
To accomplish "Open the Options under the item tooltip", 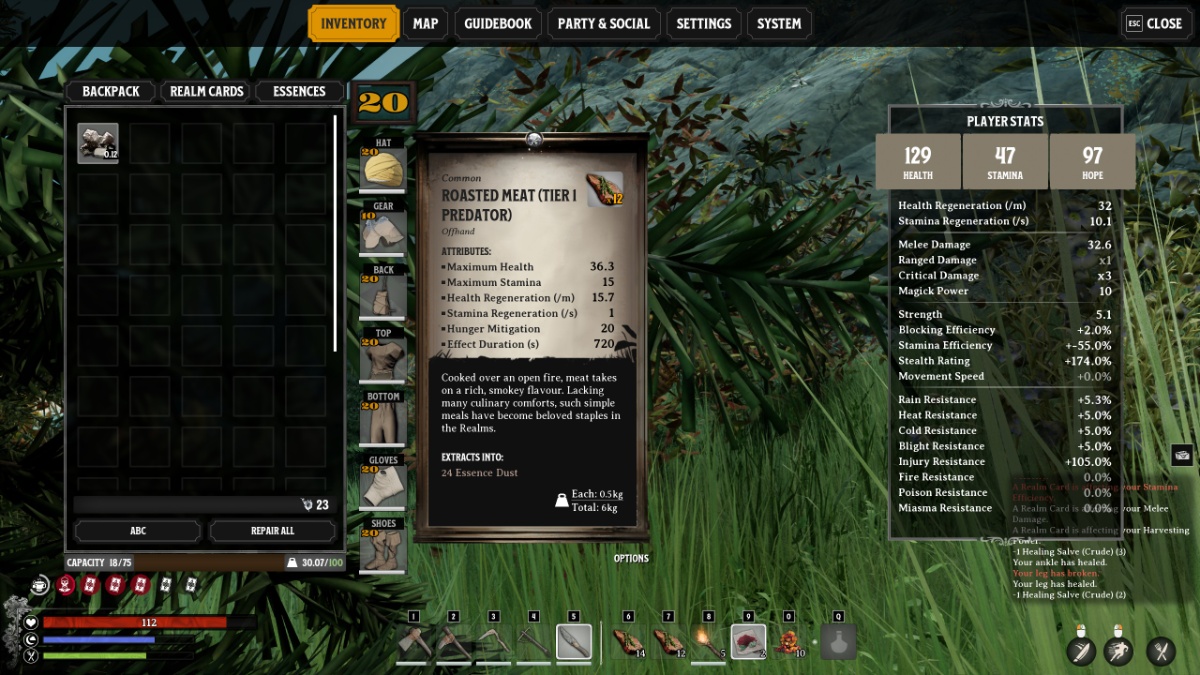I will [631, 559].
